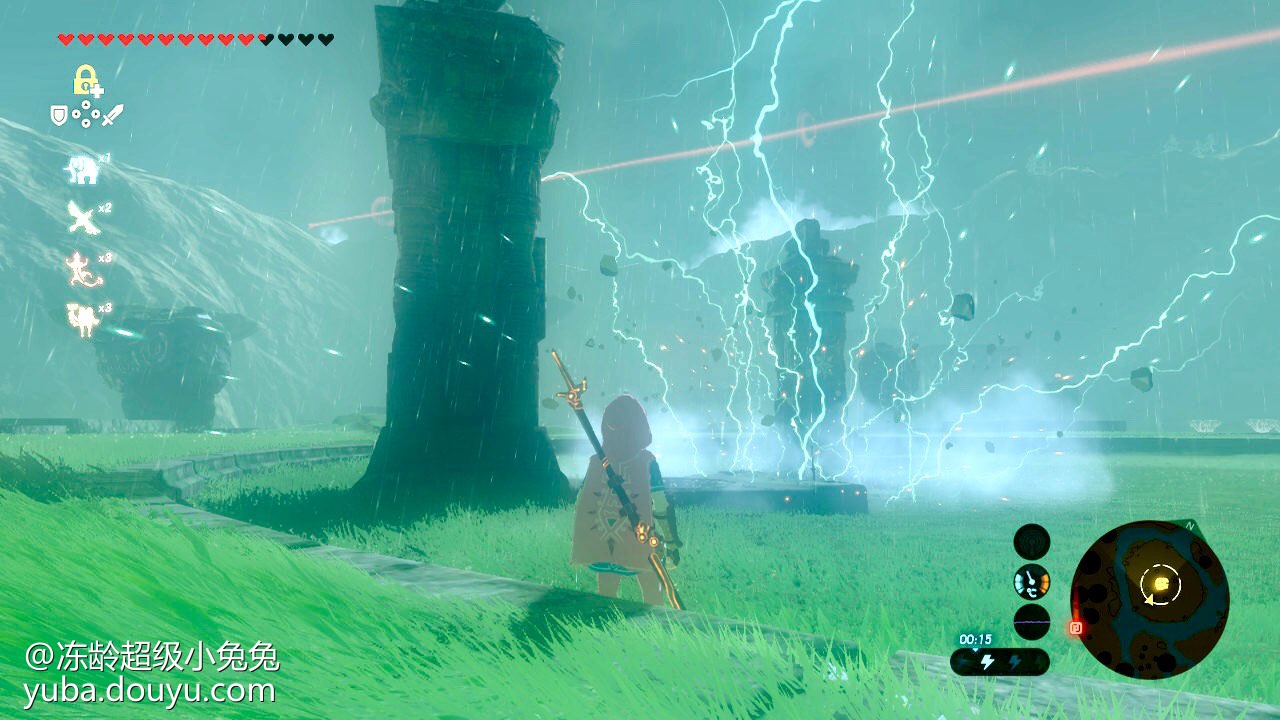The height and width of the screenshot is (720, 1280).
Task: Click the Sheikah Sensor signal icon
Action: coord(1032,542)
